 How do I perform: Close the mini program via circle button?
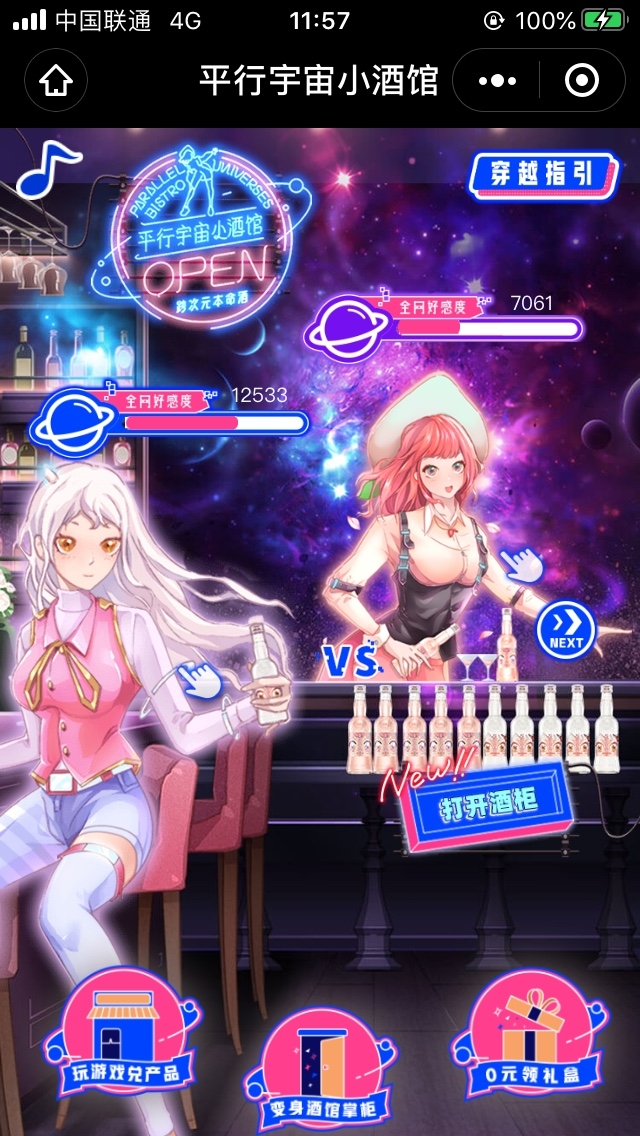coord(582,80)
